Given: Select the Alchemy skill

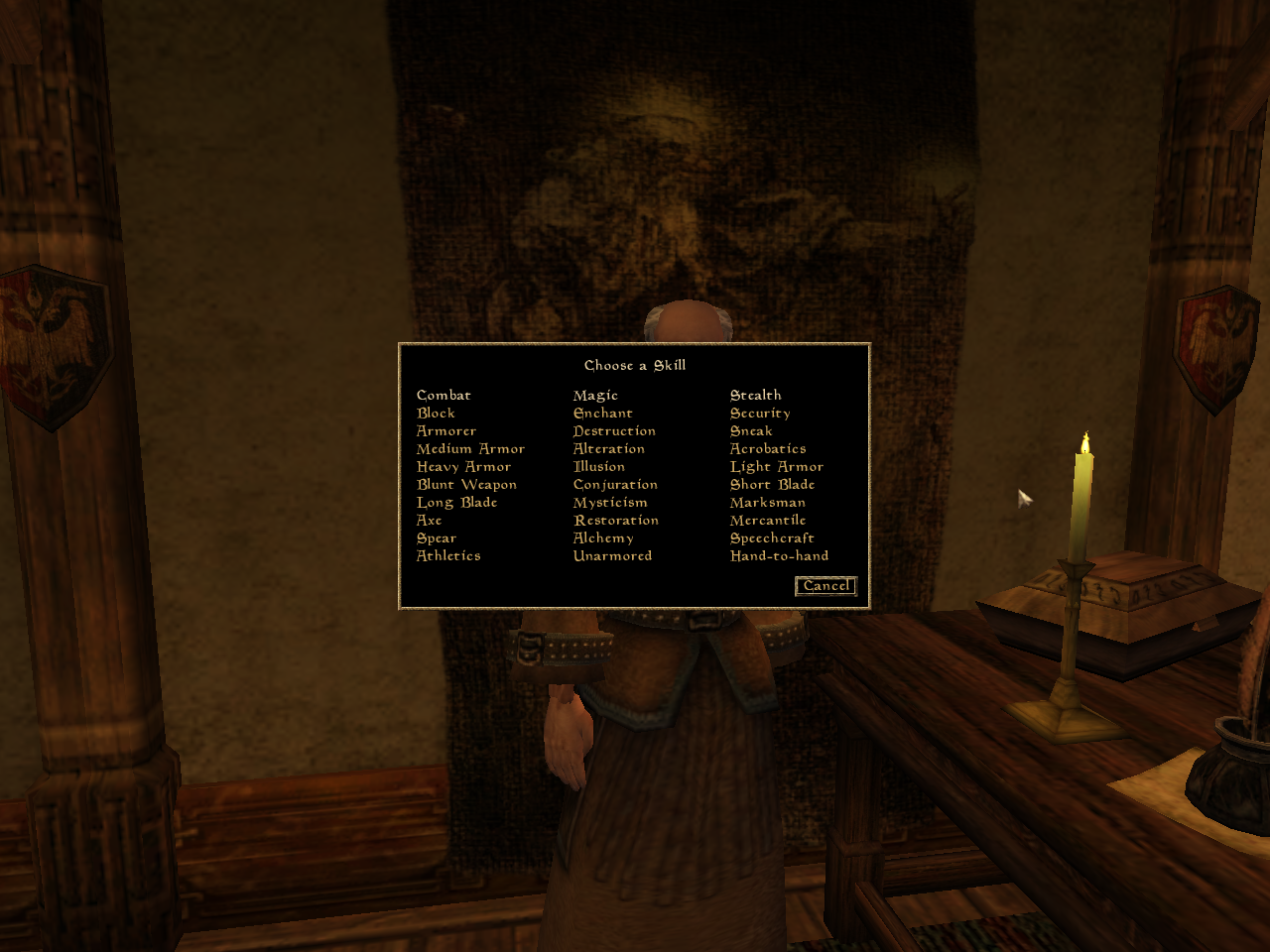Looking at the screenshot, I should click(603, 537).
